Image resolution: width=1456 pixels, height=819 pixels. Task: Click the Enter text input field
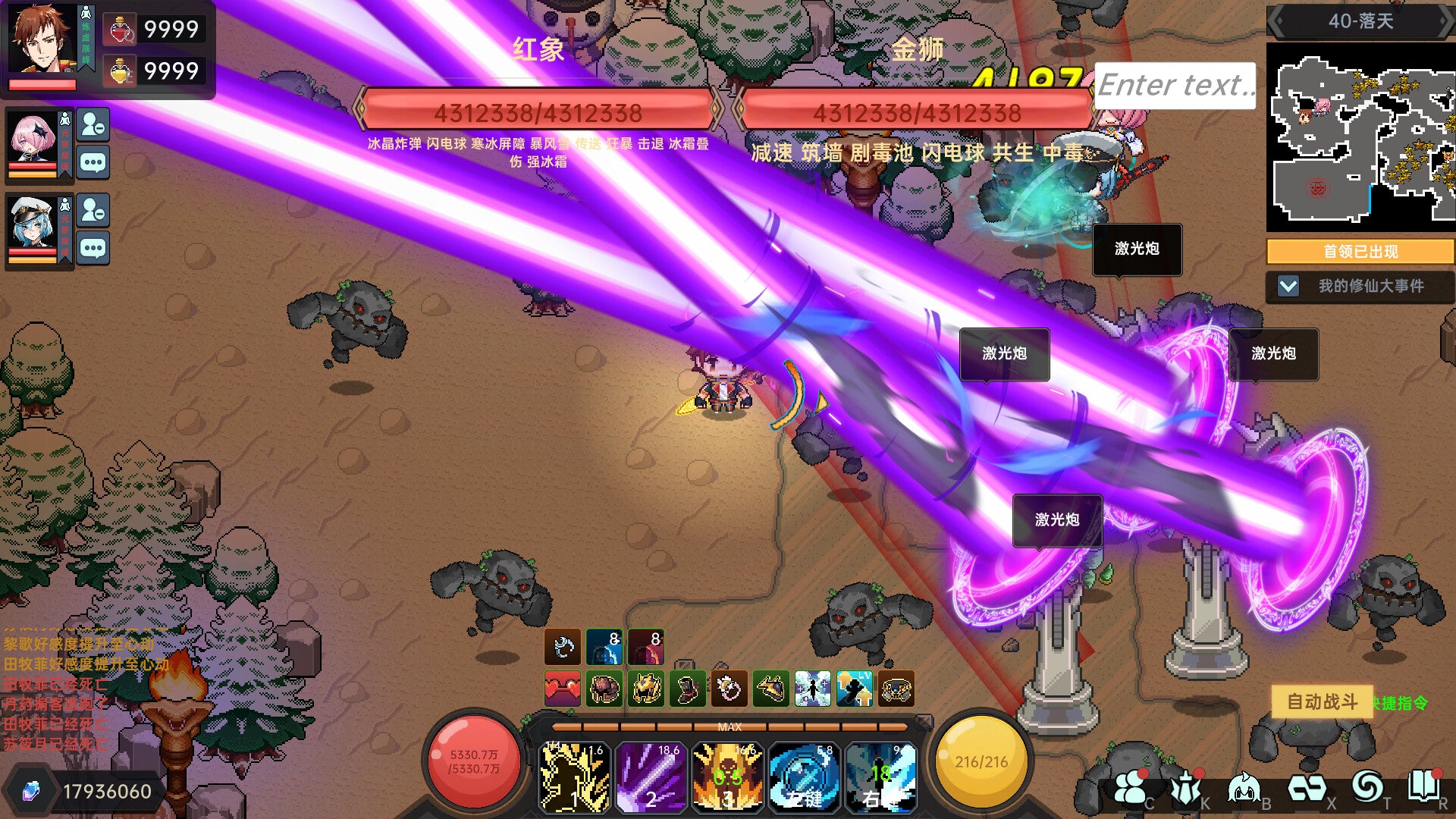tap(1174, 85)
